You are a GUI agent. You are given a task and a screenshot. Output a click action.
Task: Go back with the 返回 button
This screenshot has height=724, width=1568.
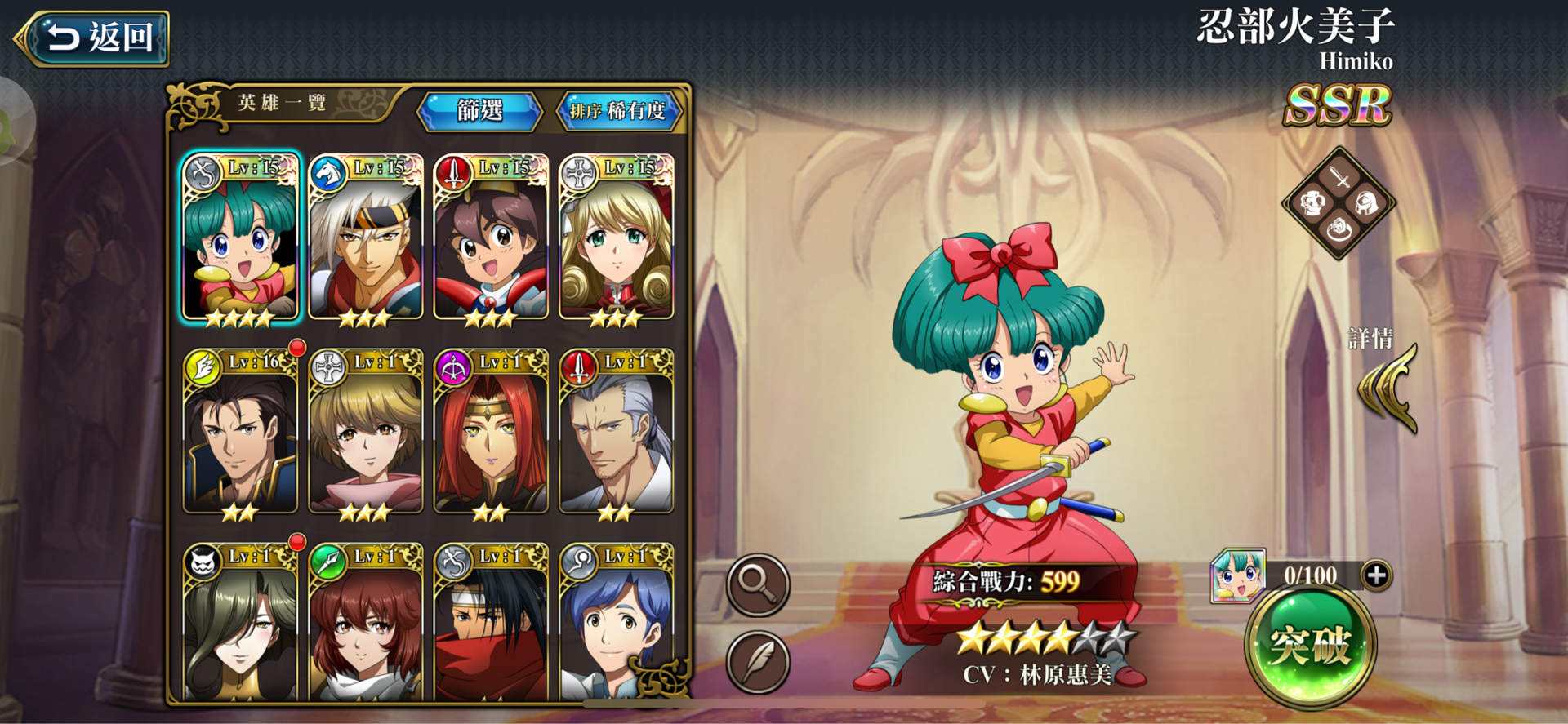[92, 38]
